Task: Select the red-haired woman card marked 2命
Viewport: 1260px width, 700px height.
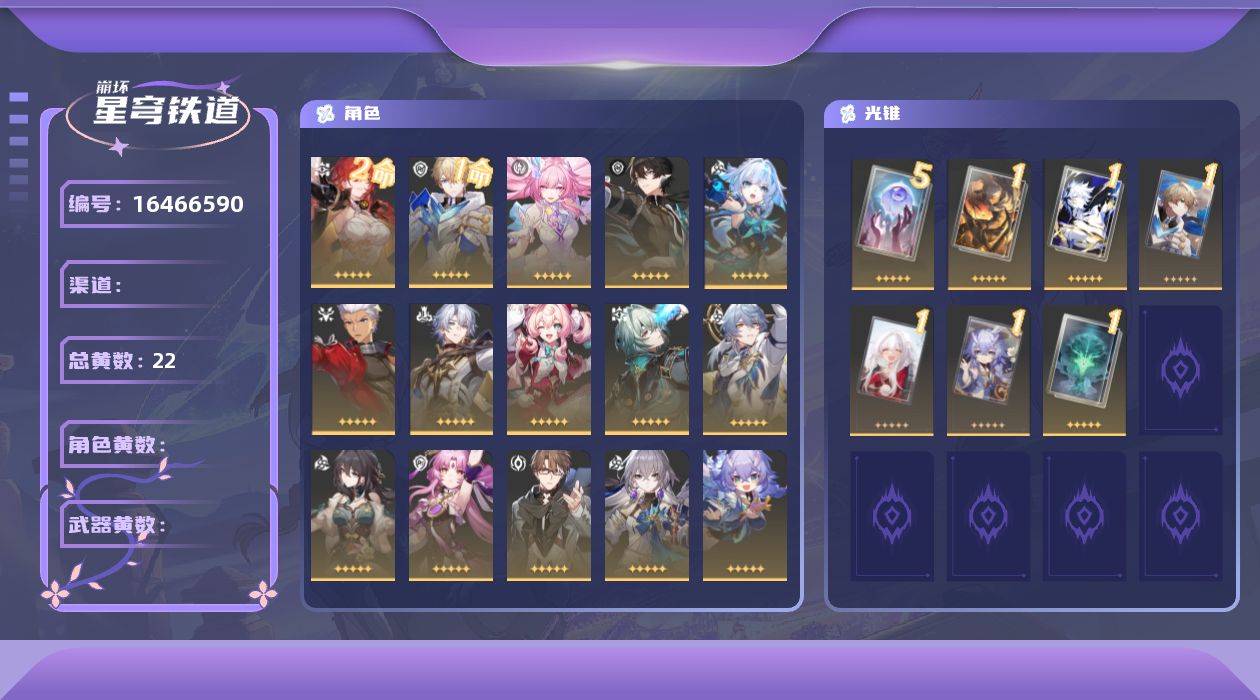Action: click(352, 222)
